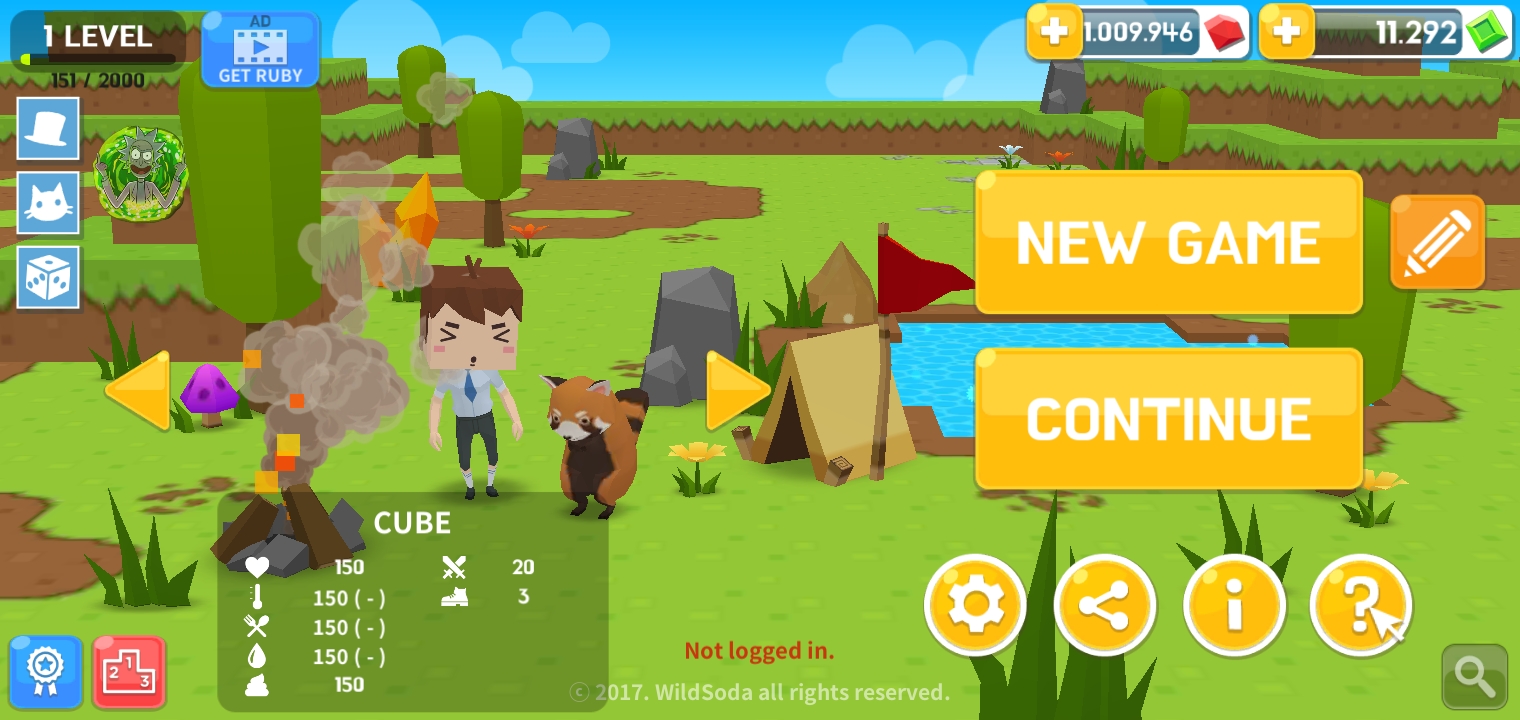Open the cat pet menu

(48, 203)
